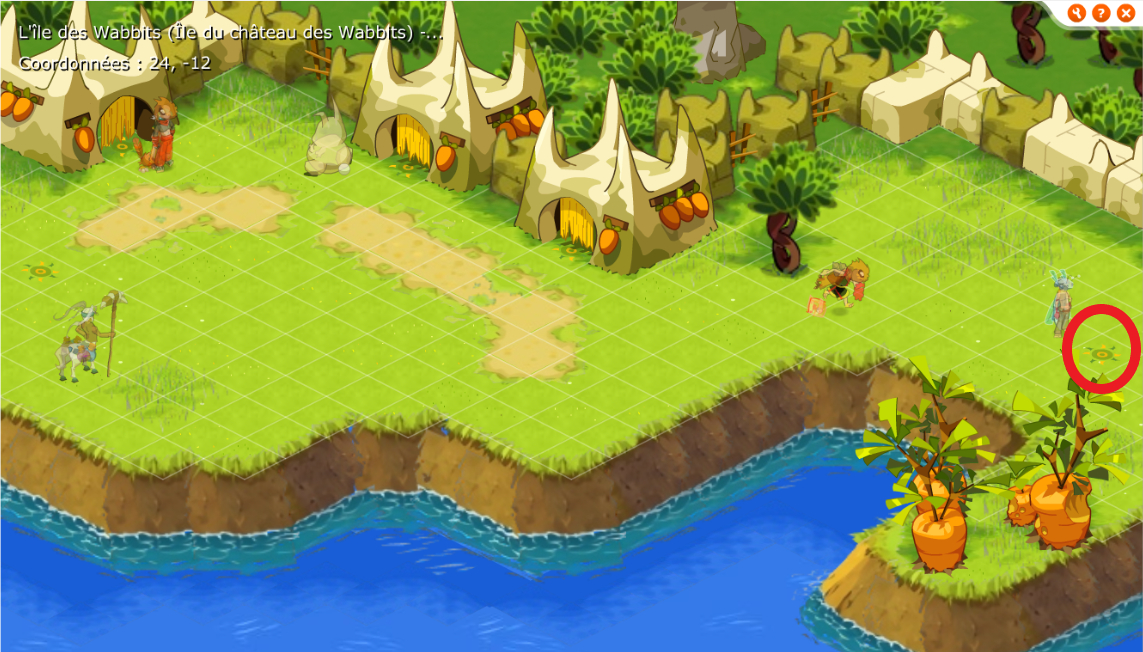This screenshot has width=1143, height=652.
Task: Close the game with the orange X button
Action: pos(1125,13)
